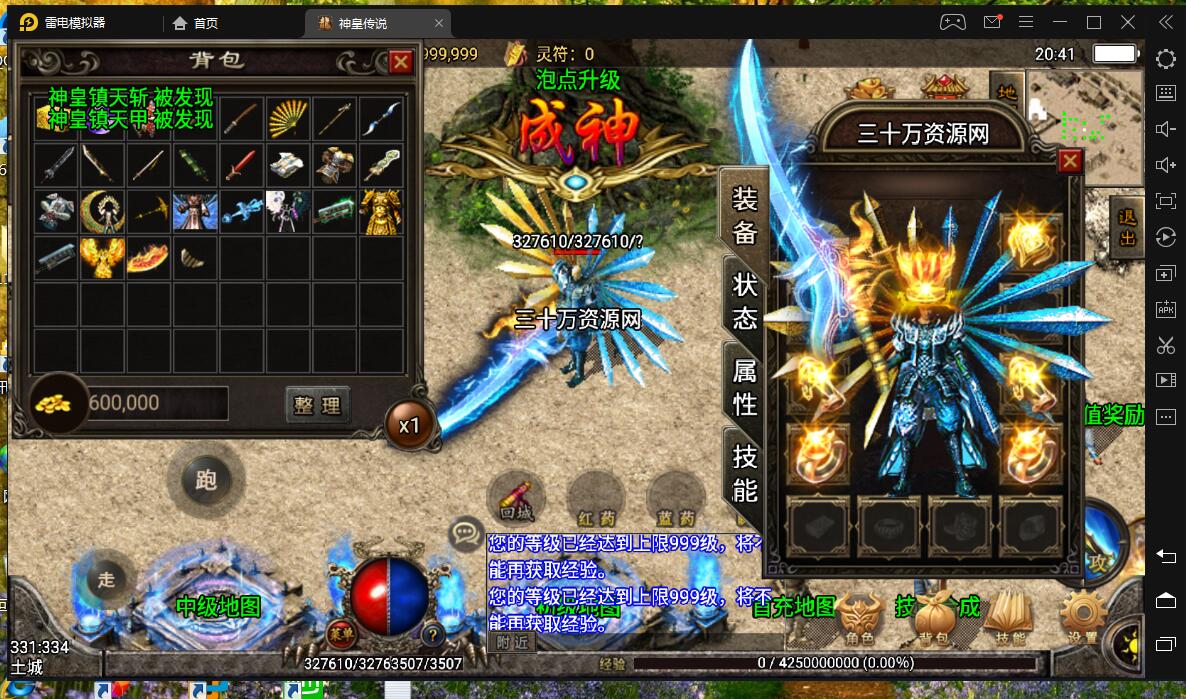Open the 设置 settings gear
Image resolution: width=1186 pixels, height=699 pixels.
pos(1083,617)
